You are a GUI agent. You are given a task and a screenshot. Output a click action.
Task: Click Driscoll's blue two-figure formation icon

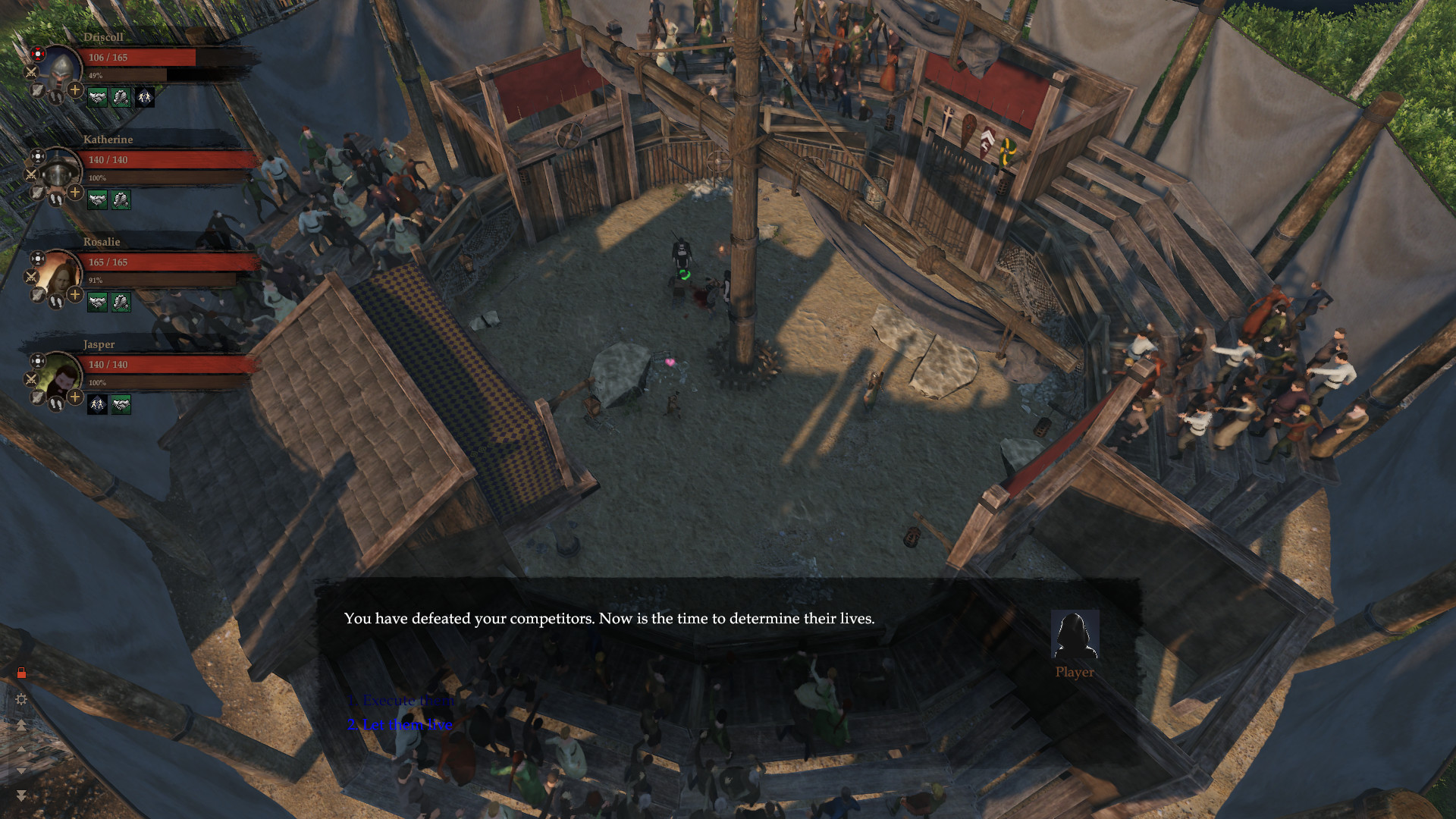[x=146, y=96]
